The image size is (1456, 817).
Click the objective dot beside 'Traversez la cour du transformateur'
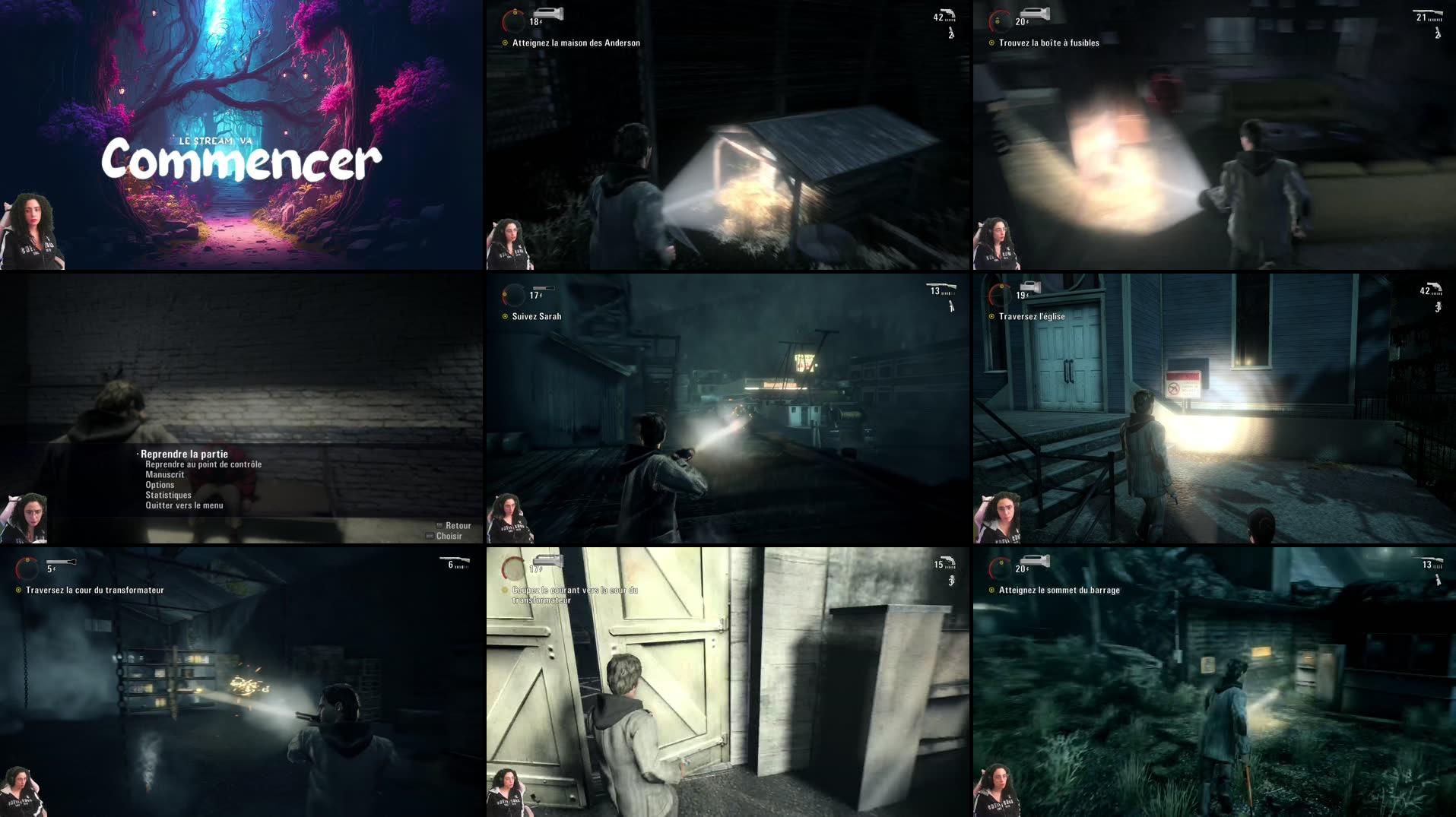[x=20, y=589]
